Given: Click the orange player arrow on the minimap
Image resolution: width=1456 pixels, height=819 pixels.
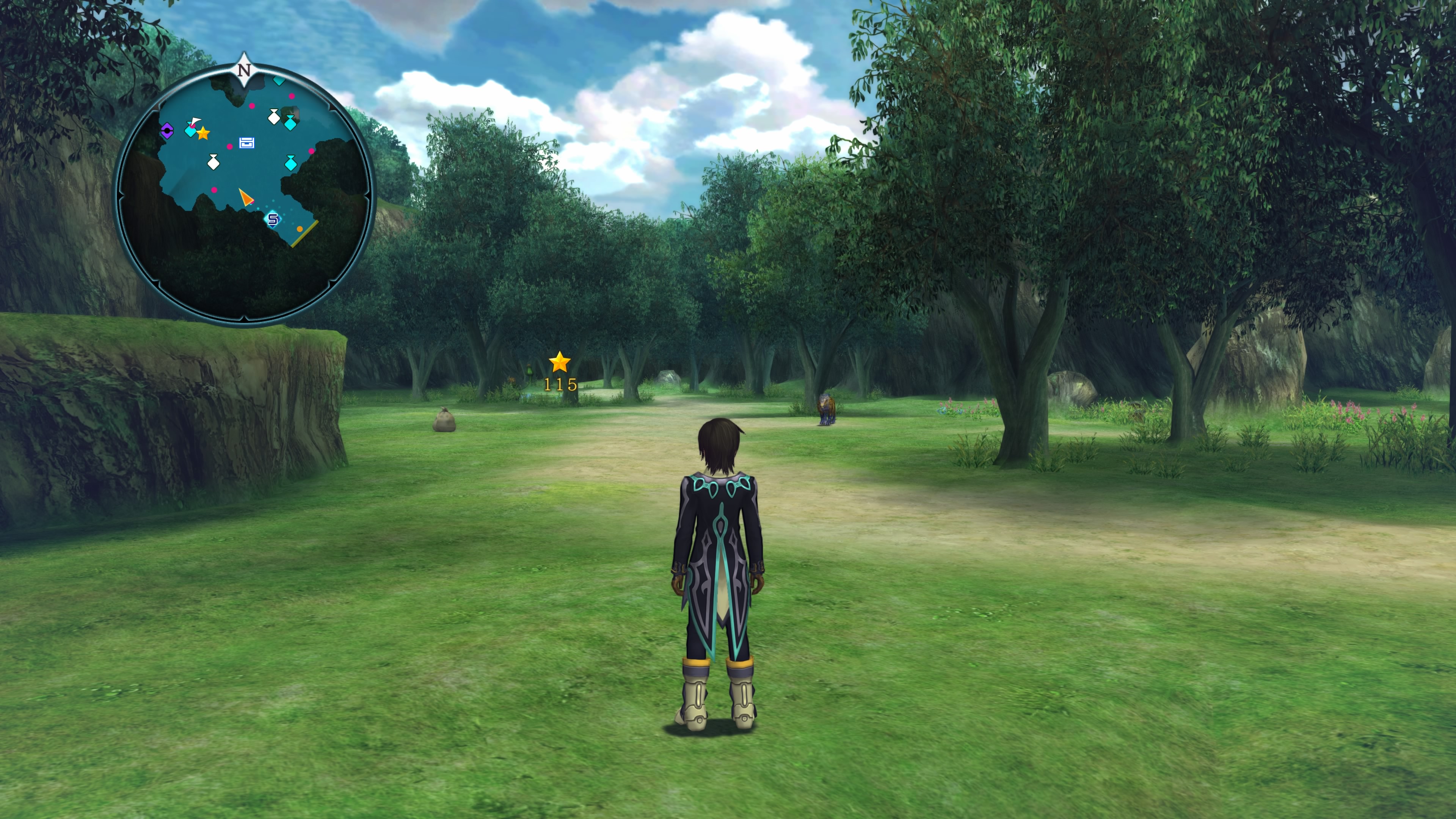Looking at the screenshot, I should [245, 197].
